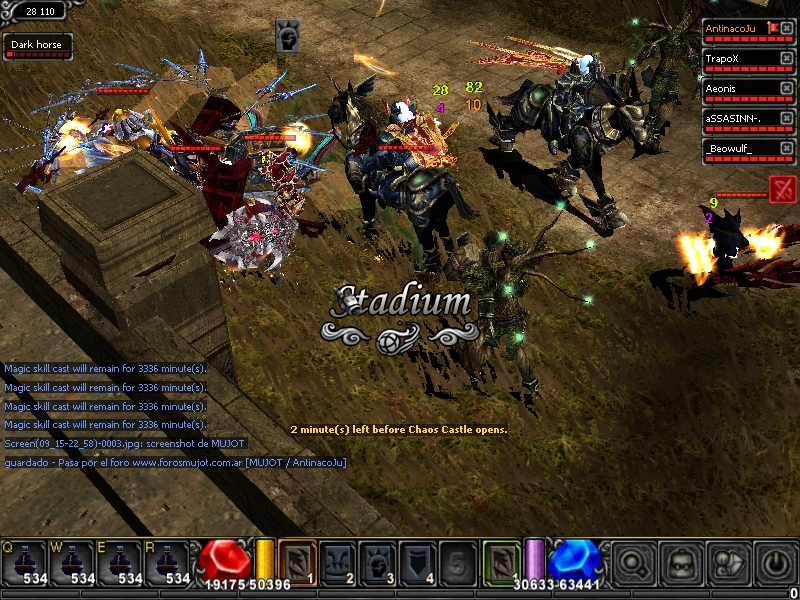Select skill hotkey slot 1

297,561
